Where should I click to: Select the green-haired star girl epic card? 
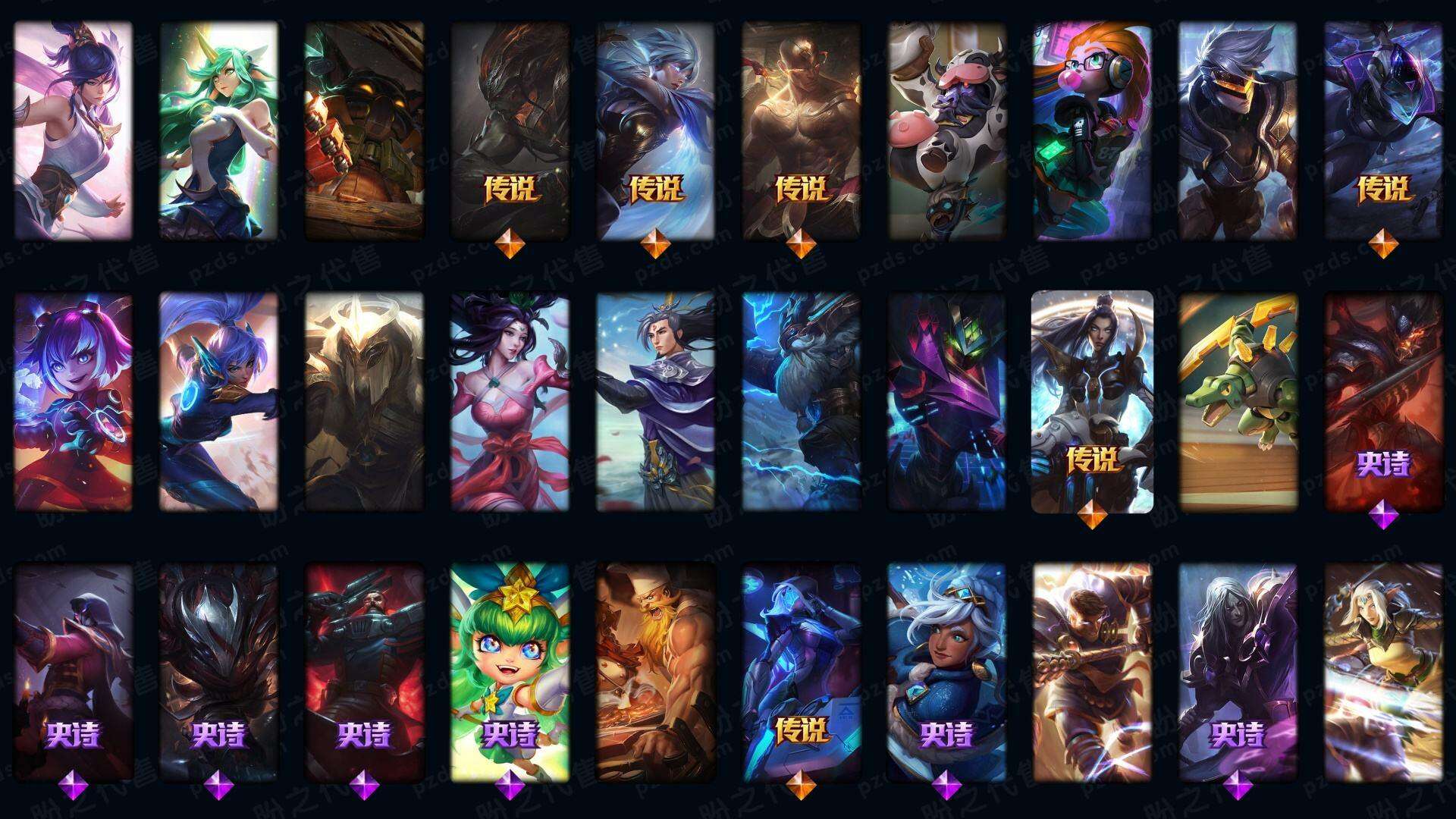click(510, 672)
